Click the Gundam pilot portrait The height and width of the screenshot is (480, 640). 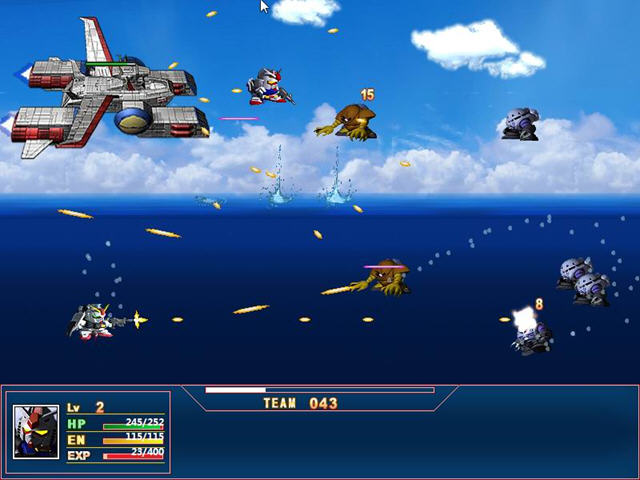click(36, 431)
